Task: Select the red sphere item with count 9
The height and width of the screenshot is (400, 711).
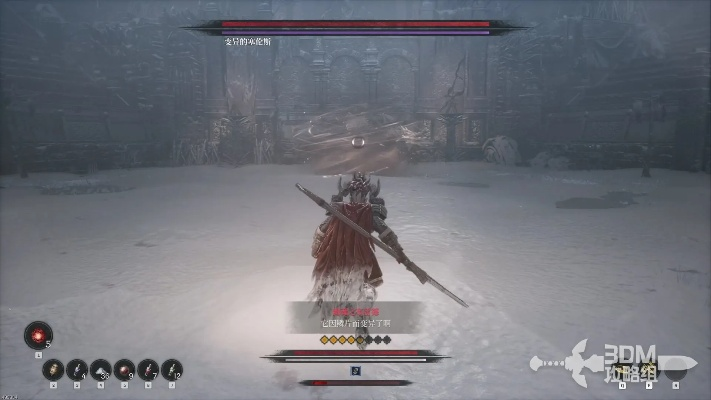Action: point(125,369)
